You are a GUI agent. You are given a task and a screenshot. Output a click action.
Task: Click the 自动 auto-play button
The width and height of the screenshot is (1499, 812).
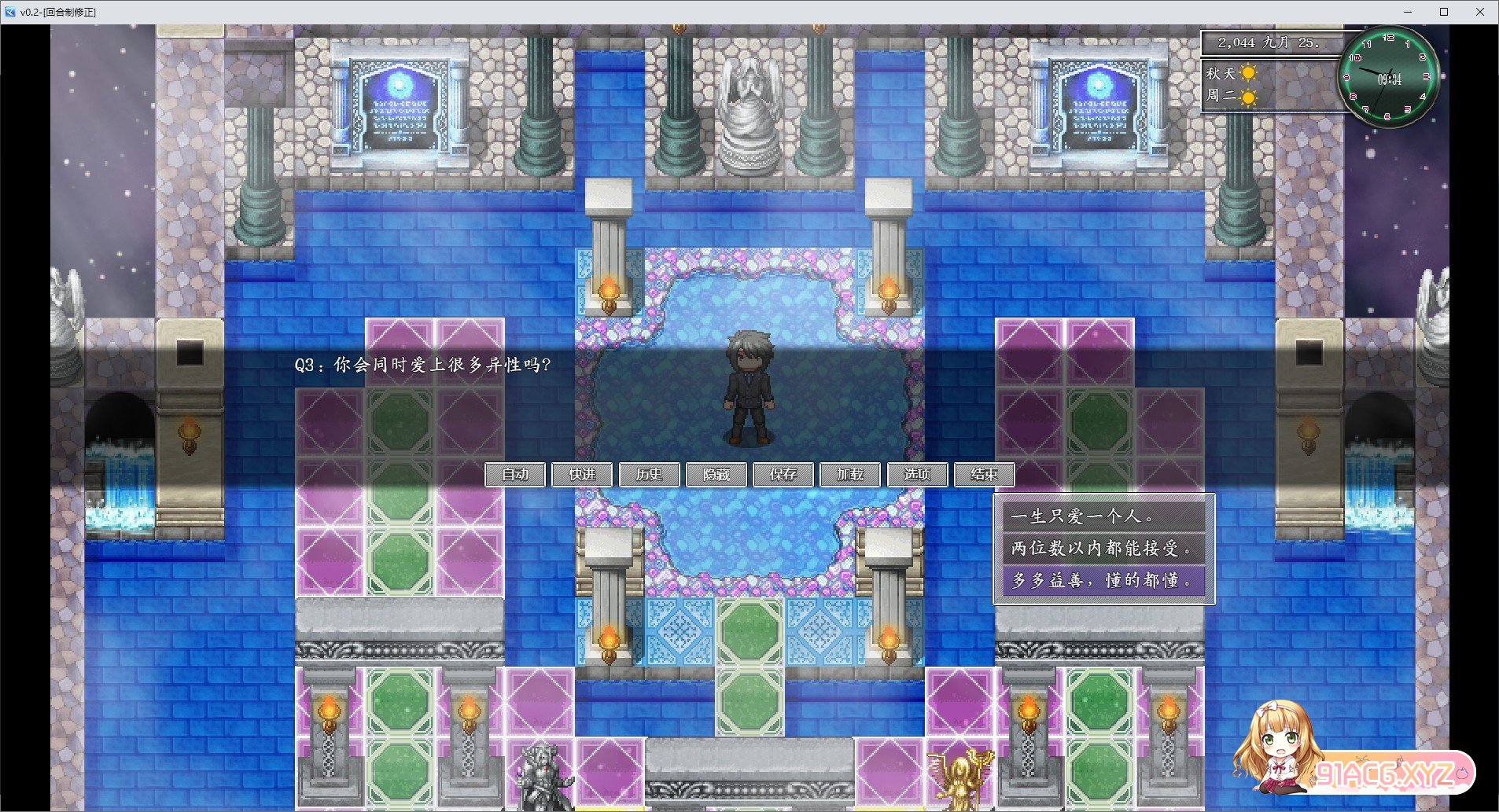pos(515,475)
